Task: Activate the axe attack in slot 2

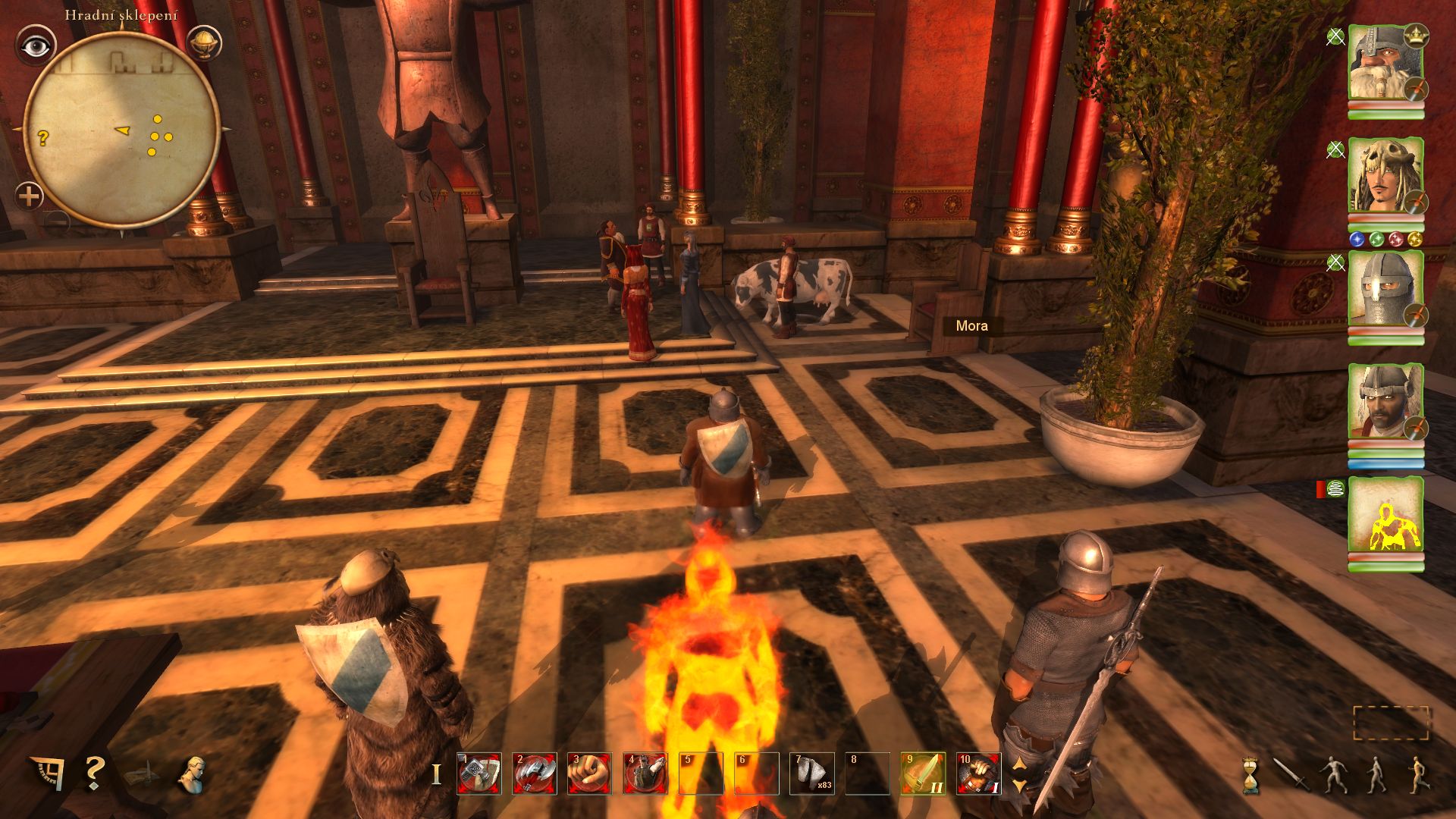Action: pos(535,773)
